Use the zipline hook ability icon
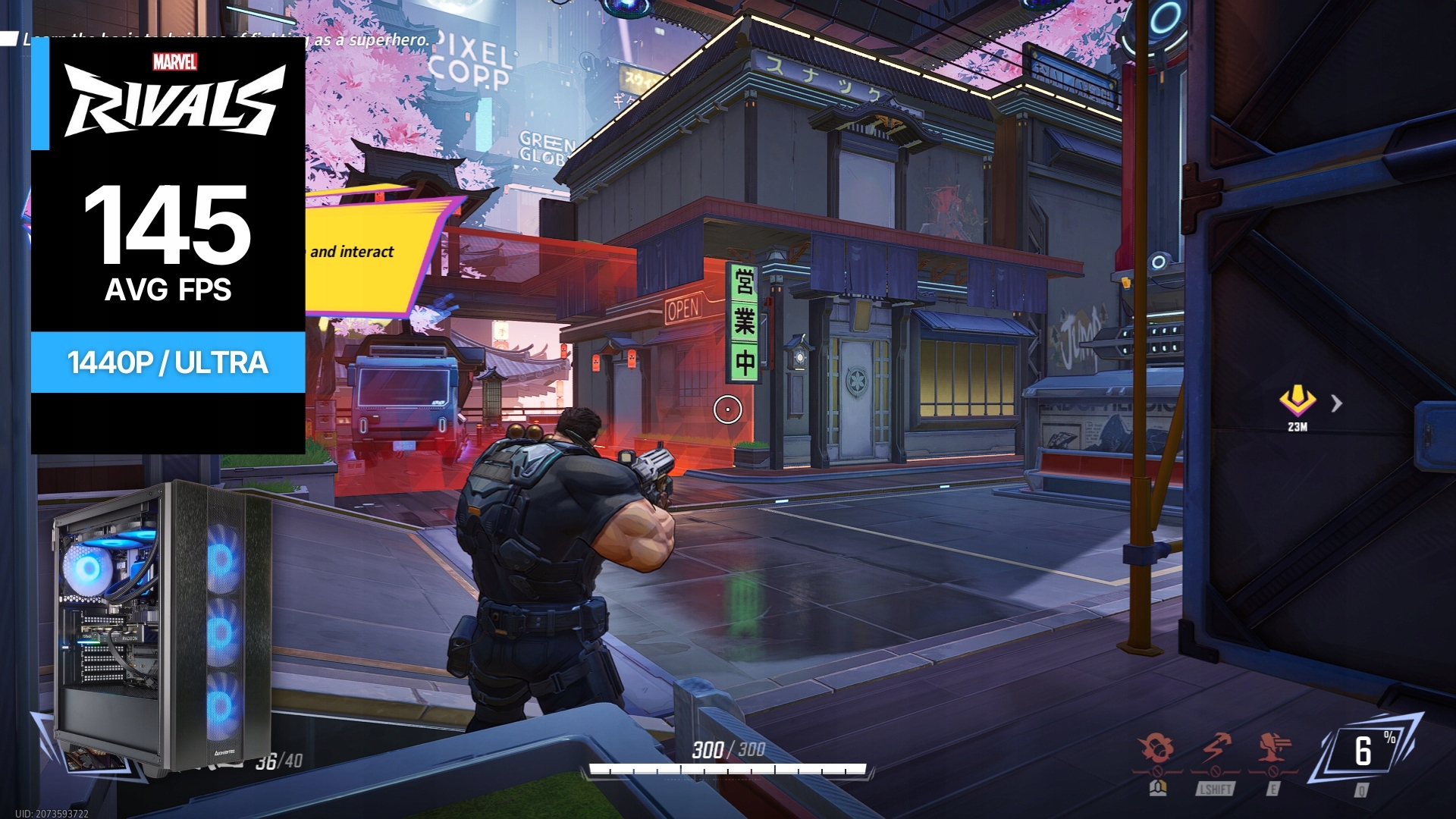The height and width of the screenshot is (819, 1456). point(1216,748)
